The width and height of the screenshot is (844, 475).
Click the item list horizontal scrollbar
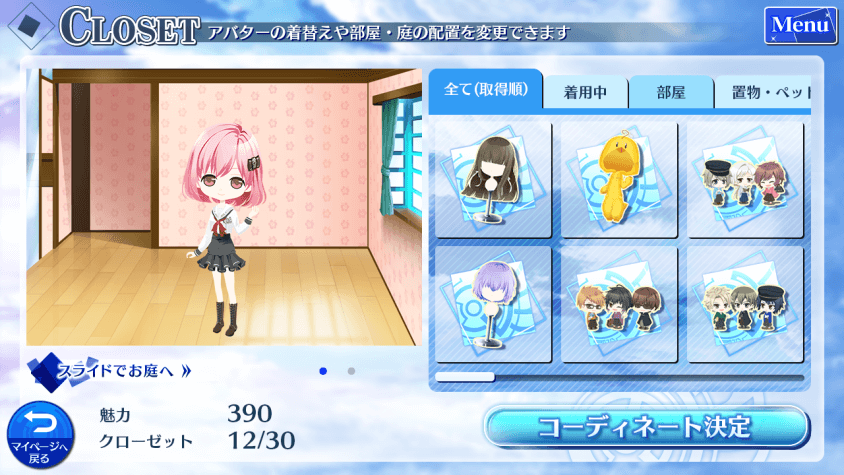[619, 377]
